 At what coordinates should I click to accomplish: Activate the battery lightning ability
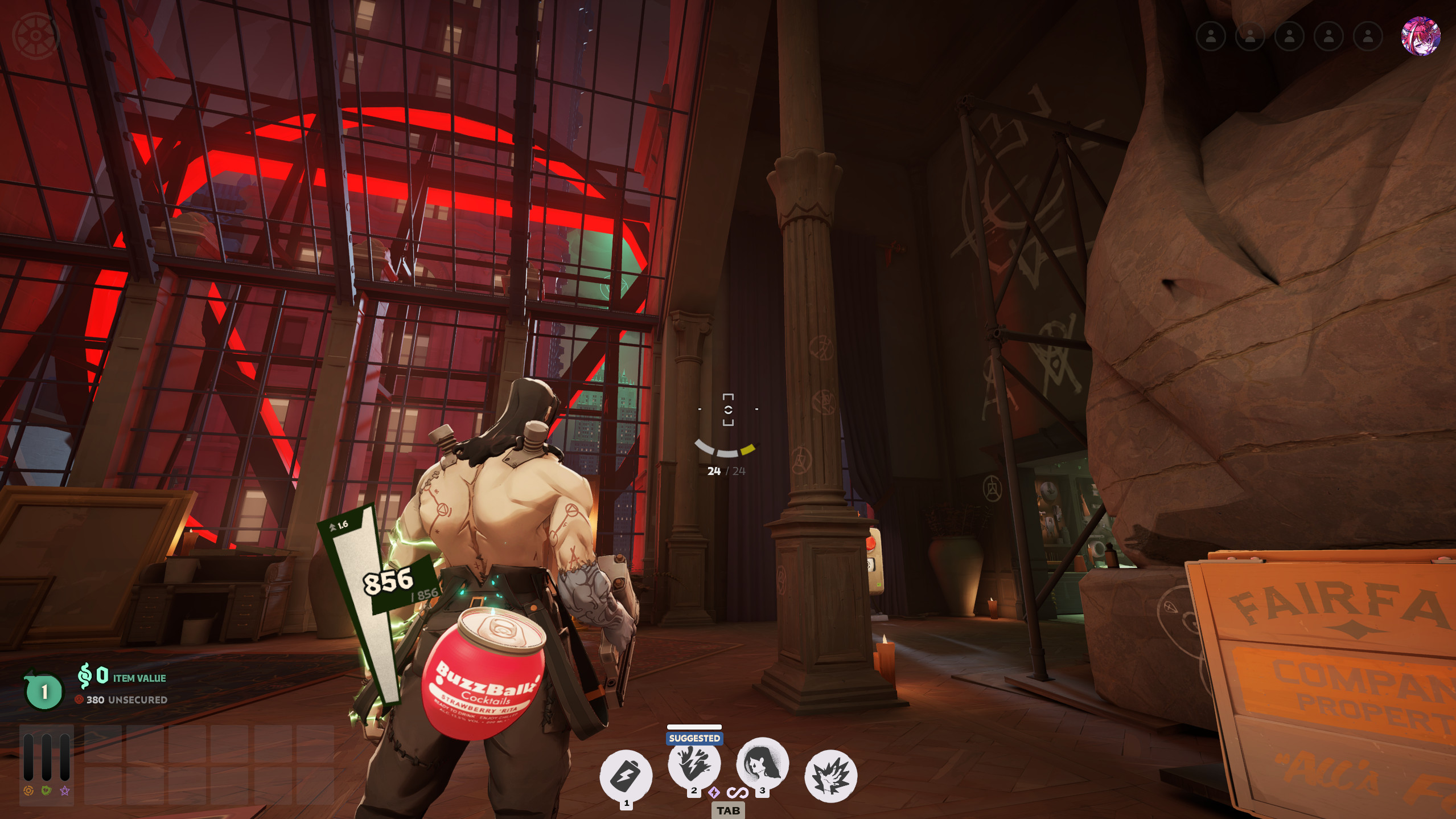(626, 775)
